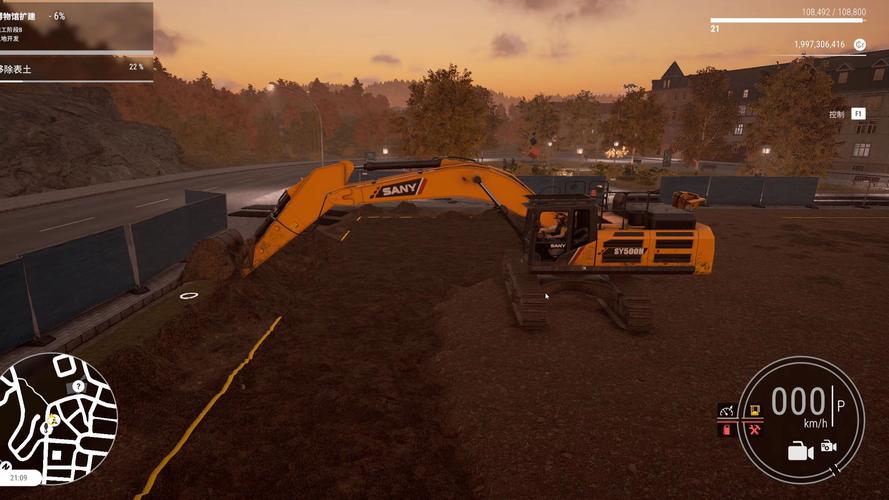Open the circular minimap
This screenshot has width=889, height=500.
click(x=60, y=418)
